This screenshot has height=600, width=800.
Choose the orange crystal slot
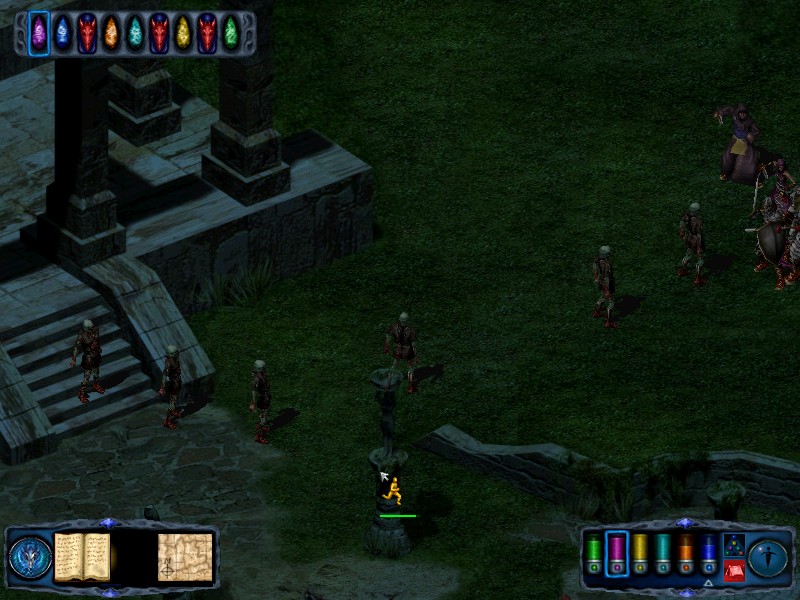tap(111, 32)
